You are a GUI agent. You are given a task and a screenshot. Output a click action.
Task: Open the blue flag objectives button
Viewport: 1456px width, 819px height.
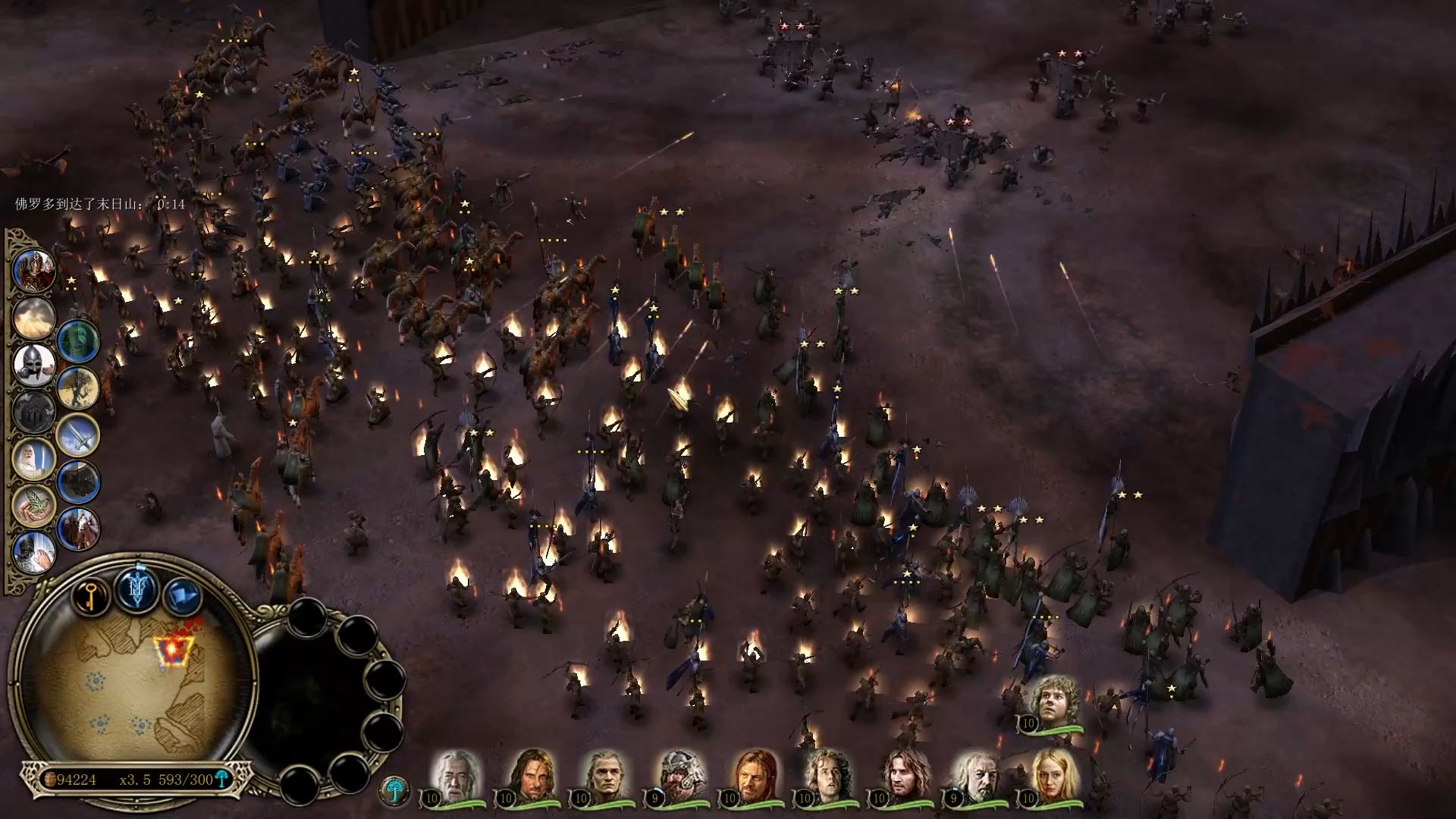(x=182, y=596)
